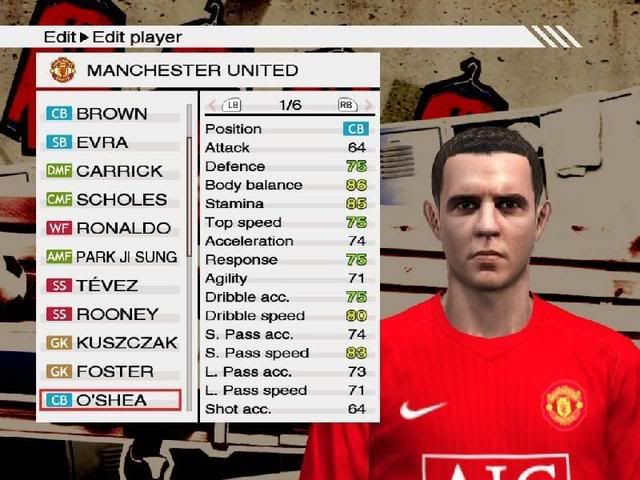Go to the previous stats page arrow

211,104
